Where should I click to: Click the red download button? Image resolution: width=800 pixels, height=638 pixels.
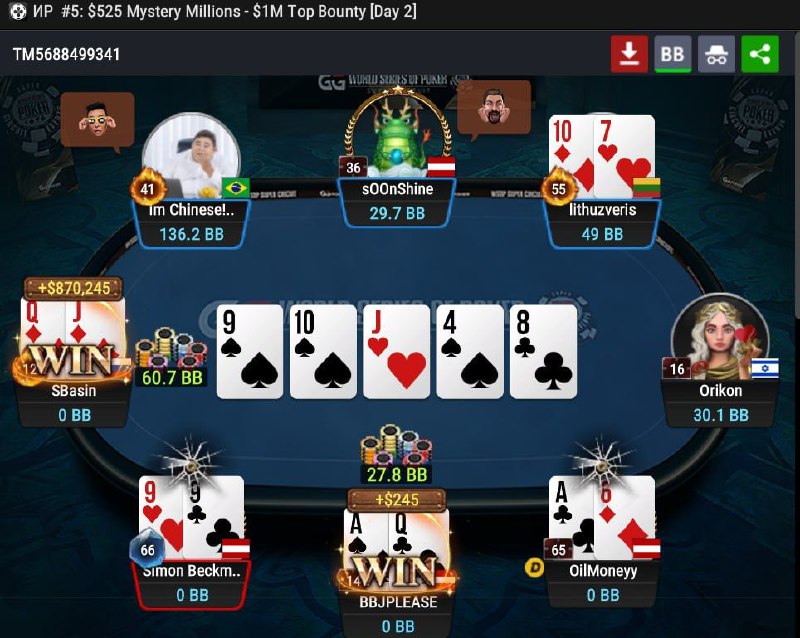tap(629, 54)
